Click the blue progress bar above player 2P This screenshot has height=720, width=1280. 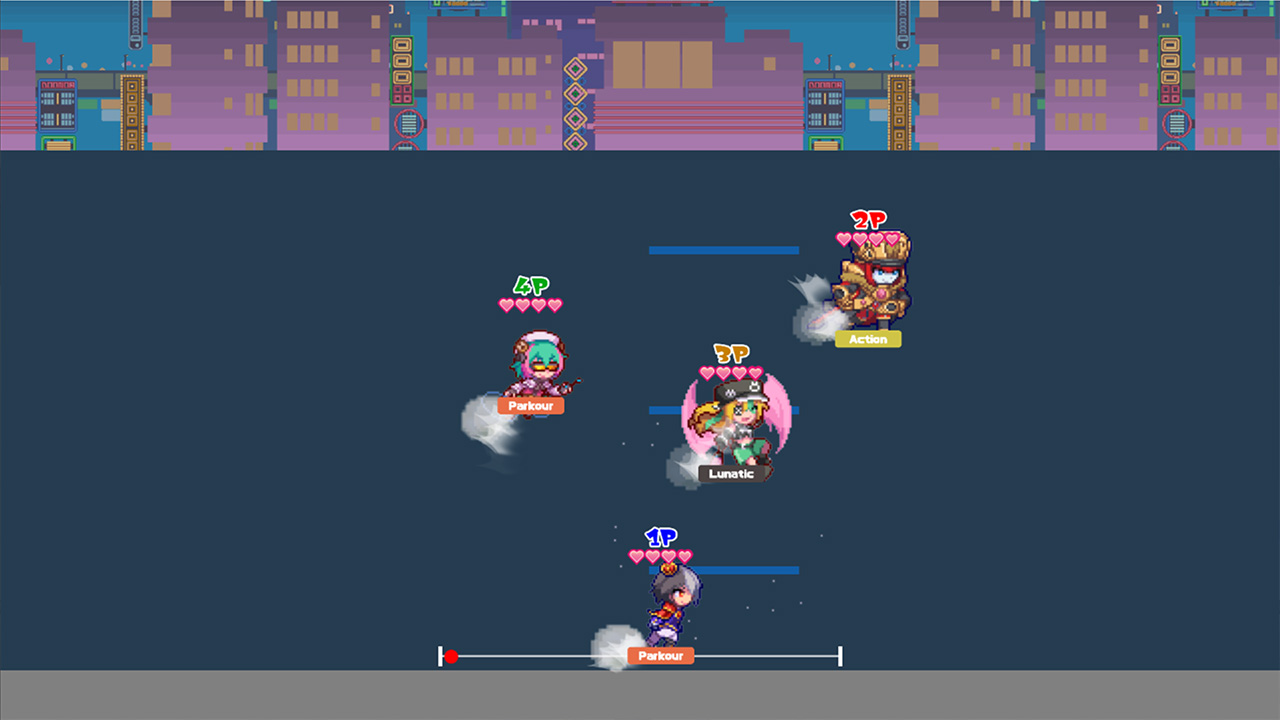723,249
